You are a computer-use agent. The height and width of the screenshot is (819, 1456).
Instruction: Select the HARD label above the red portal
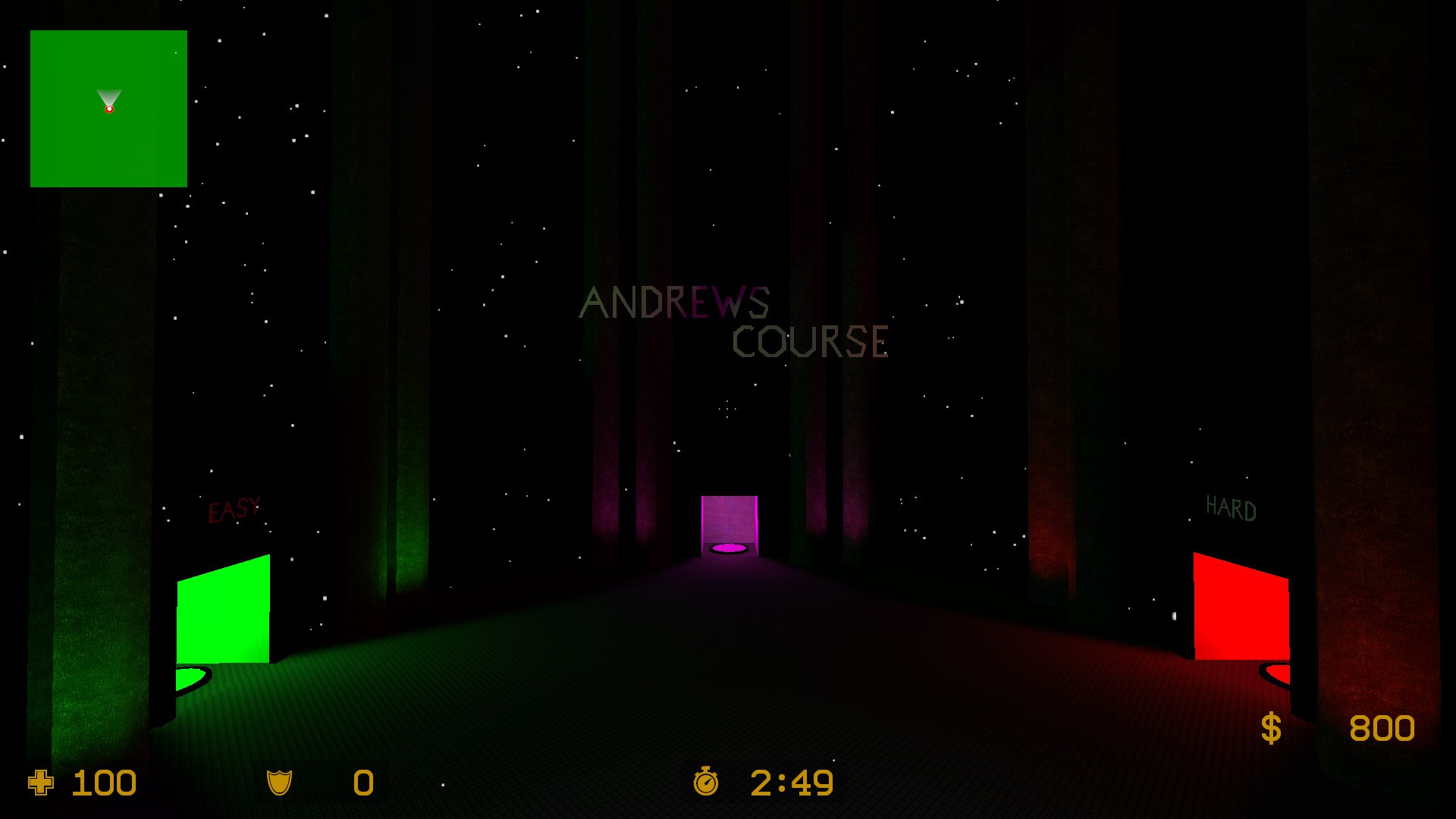click(1230, 507)
